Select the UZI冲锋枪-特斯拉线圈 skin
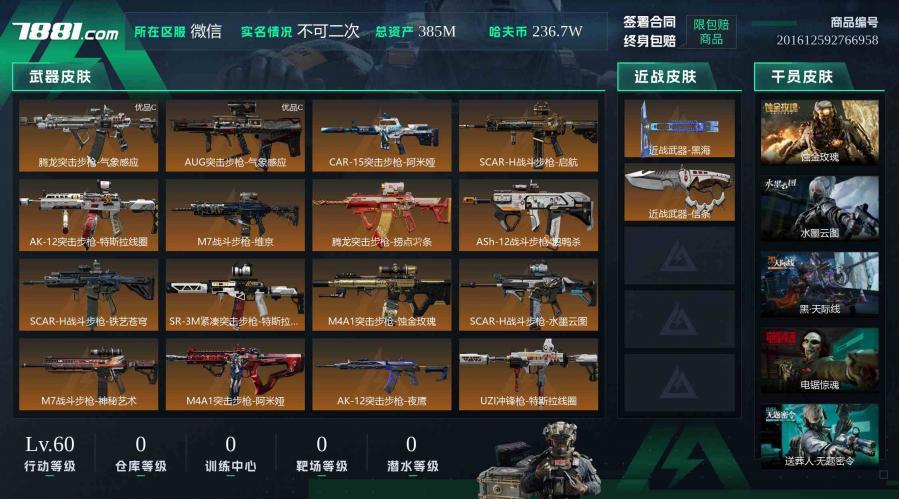 pos(528,374)
